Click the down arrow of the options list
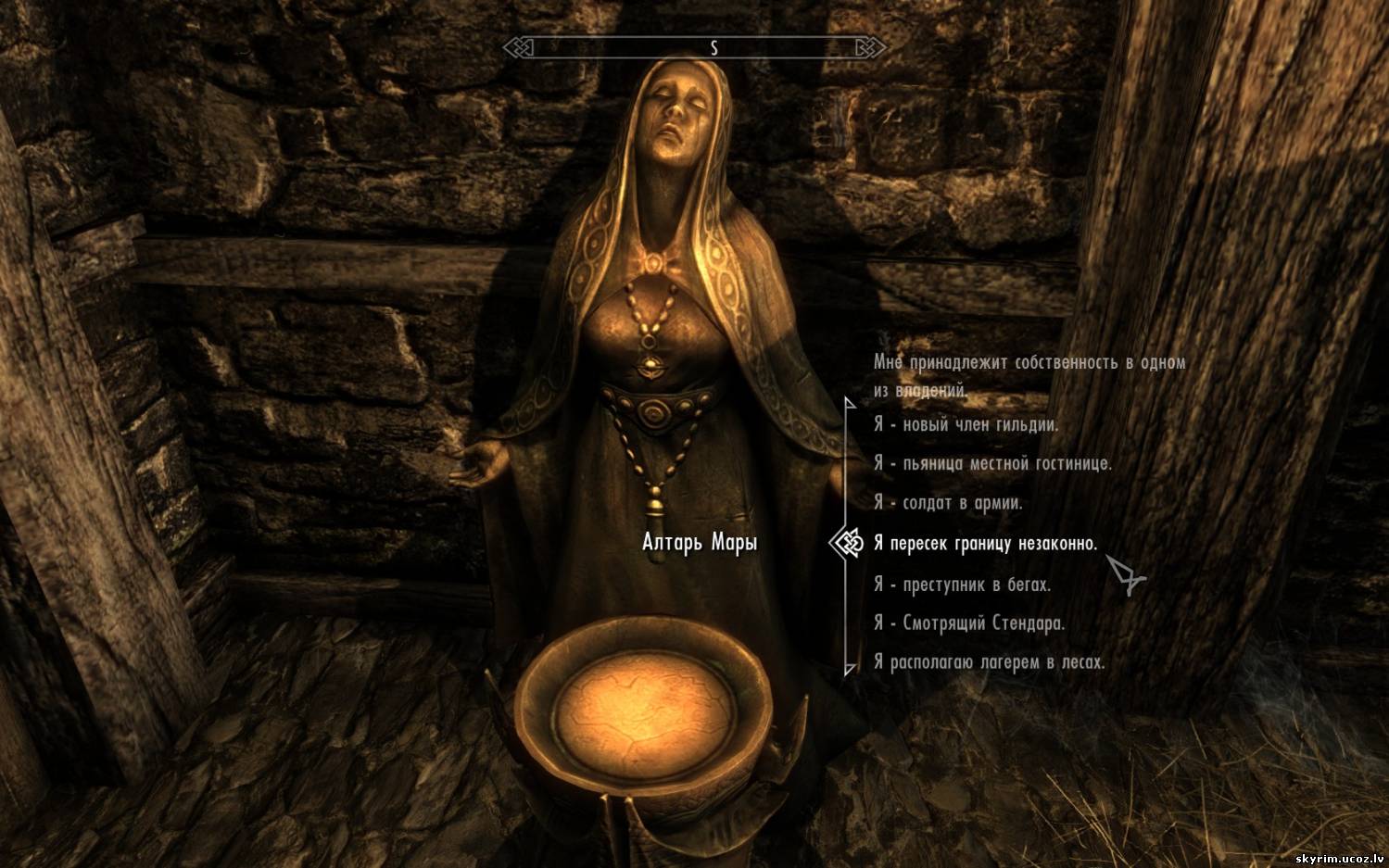The image size is (1389, 868). coord(849,669)
